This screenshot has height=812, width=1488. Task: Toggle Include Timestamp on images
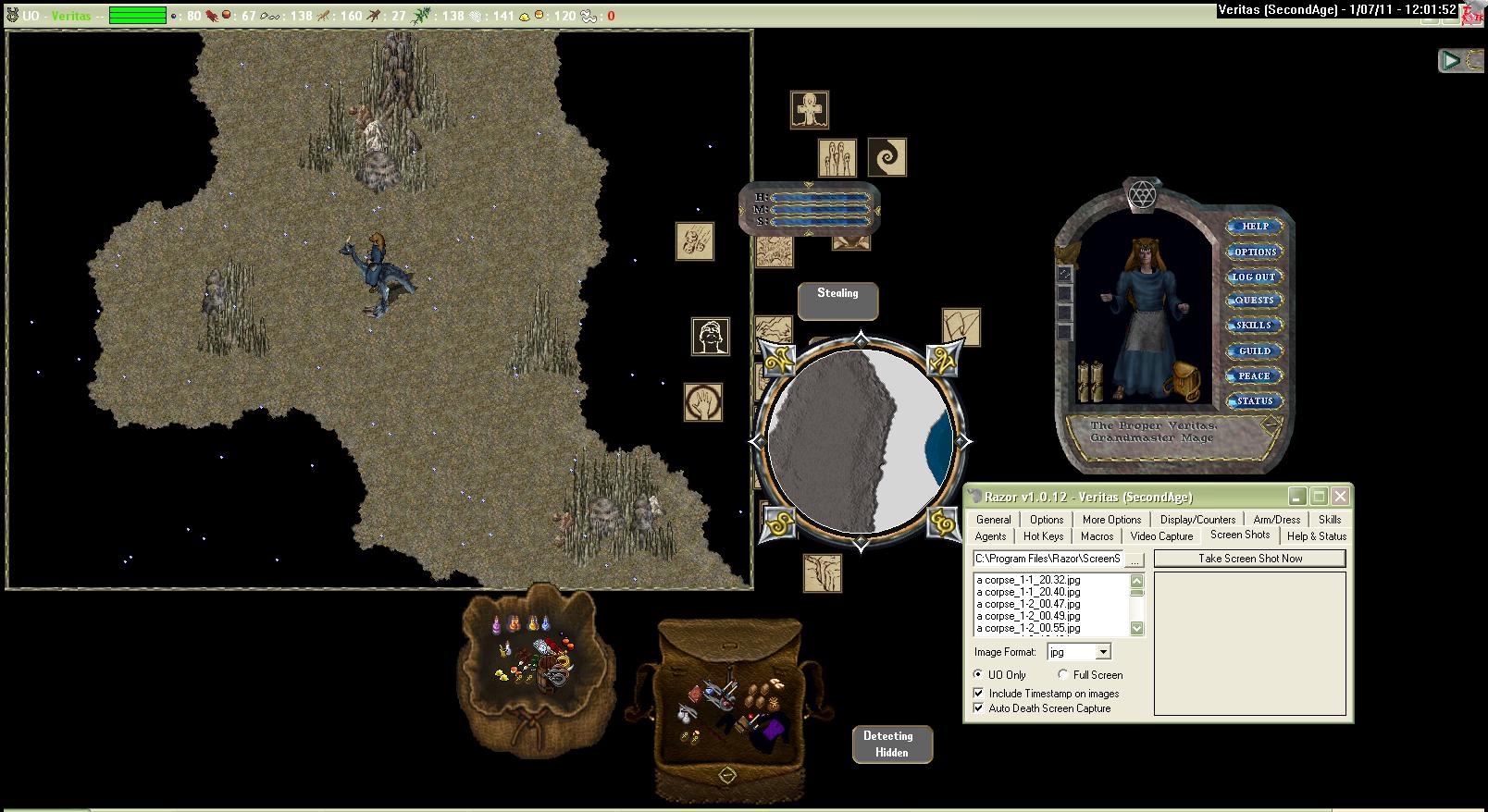(x=979, y=694)
